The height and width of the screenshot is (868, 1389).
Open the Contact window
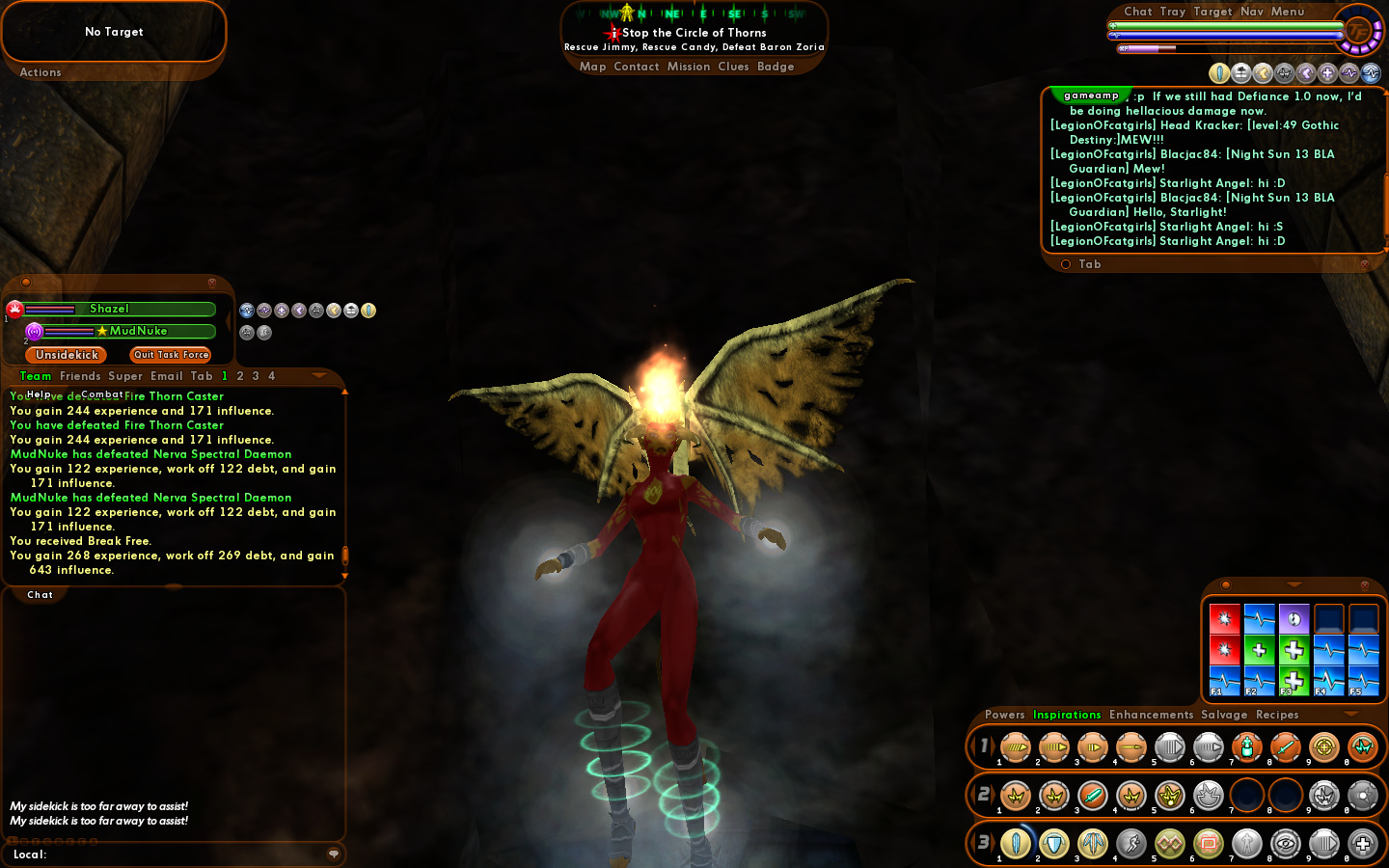tap(636, 67)
